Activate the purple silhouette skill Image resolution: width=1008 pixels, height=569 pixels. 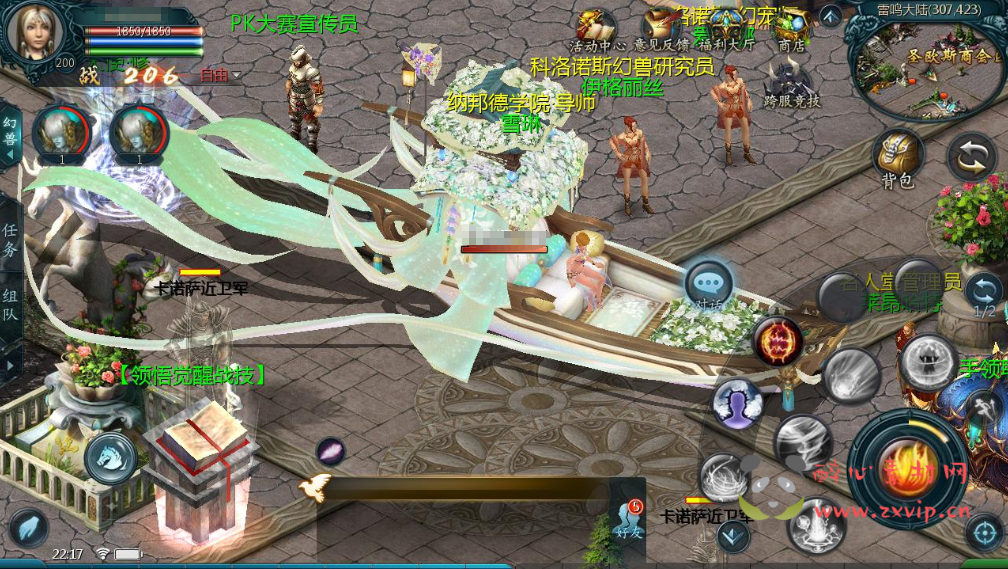[x=738, y=403]
